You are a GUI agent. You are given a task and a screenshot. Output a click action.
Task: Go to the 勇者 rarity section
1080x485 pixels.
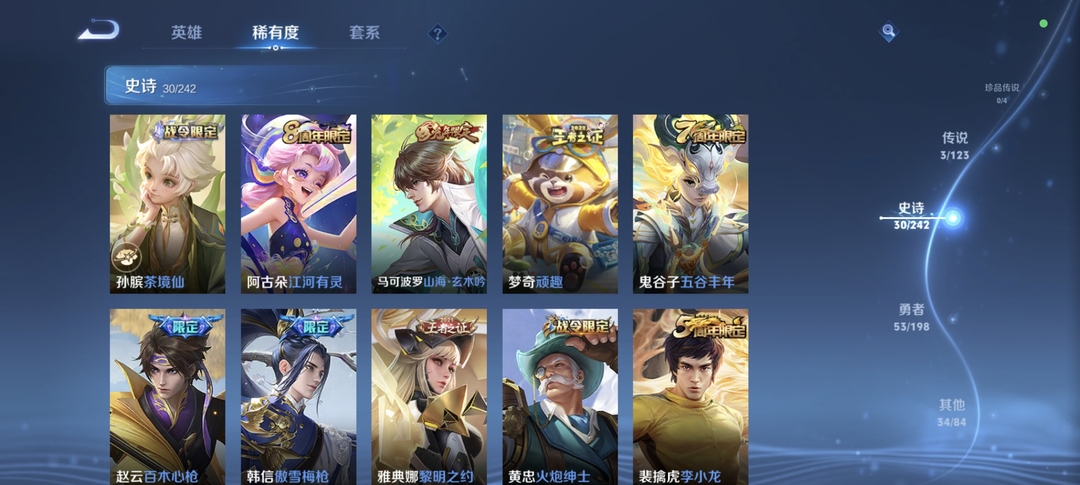click(x=912, y=316)
